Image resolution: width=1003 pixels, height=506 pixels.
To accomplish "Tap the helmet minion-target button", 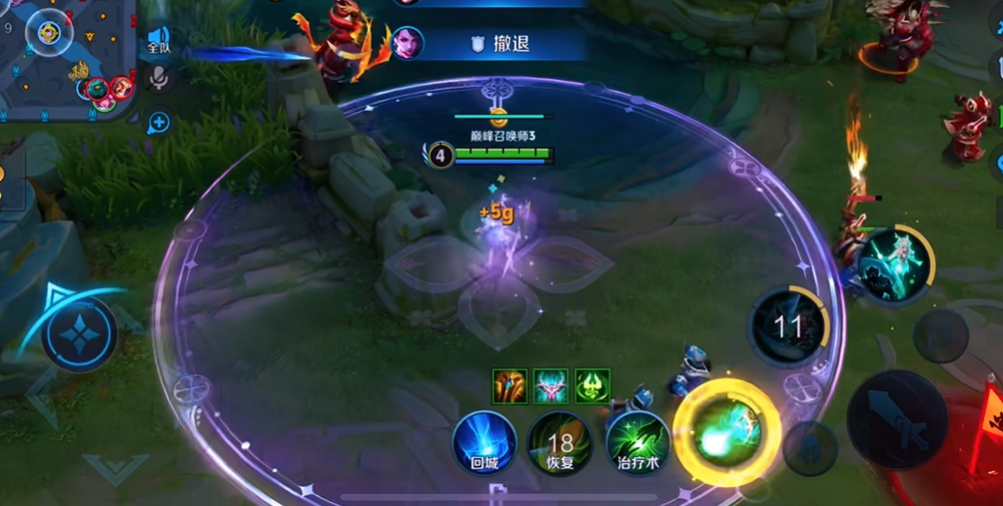I will pyautogui.click(x=809, y=447).
